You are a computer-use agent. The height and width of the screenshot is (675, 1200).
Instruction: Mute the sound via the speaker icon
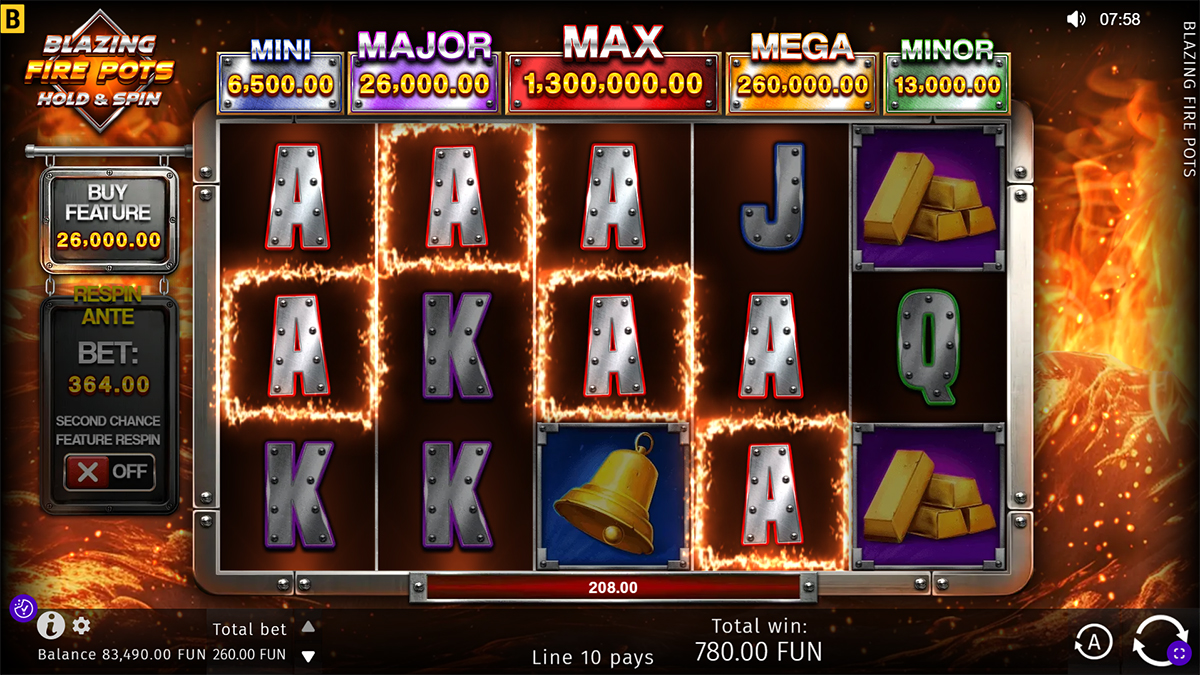(1076, 19)
